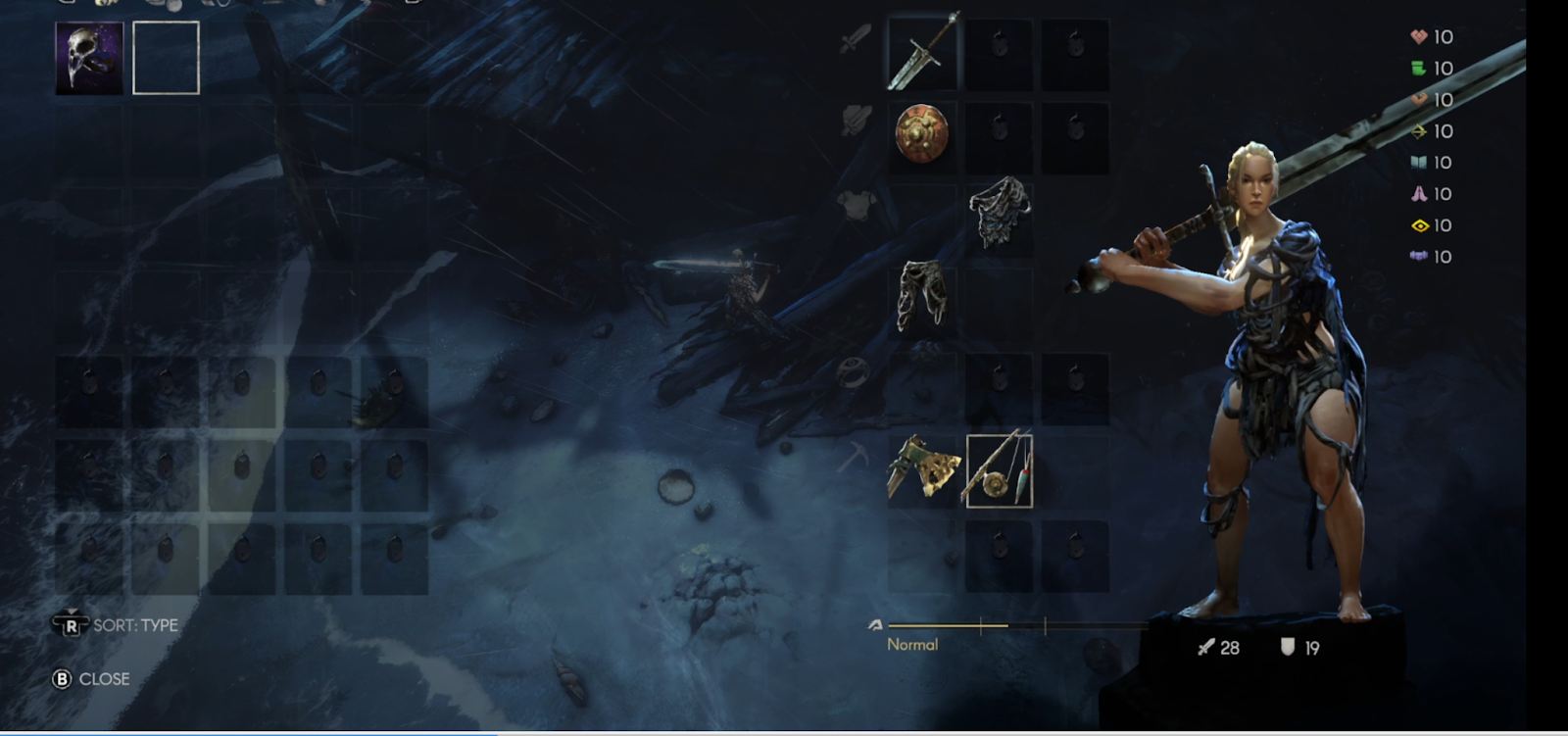Select the skull mask inventory item
Viewport: 1568px width, 736px height.
coord(89,59)
